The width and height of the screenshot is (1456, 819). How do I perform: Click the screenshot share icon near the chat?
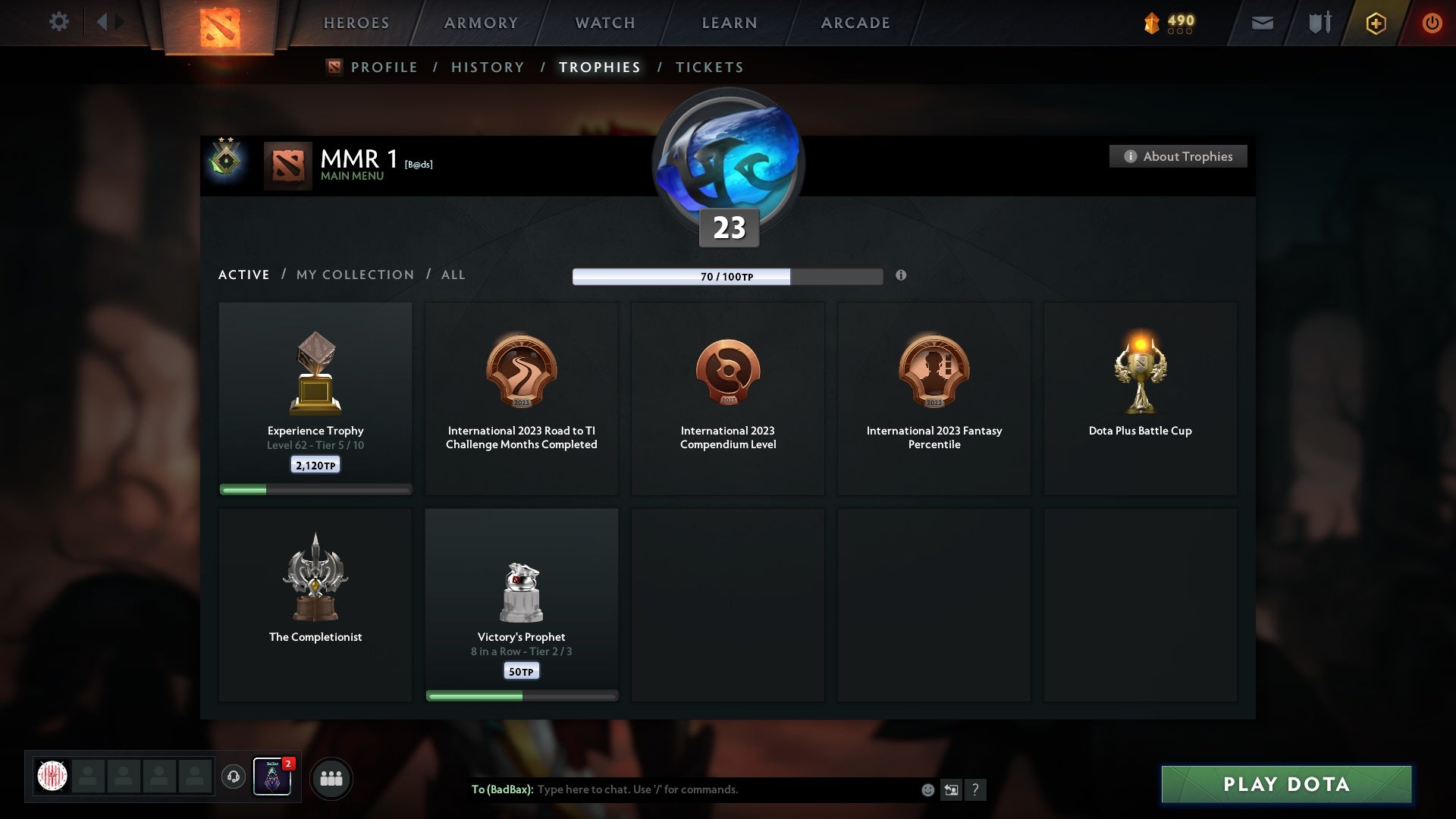952,789
